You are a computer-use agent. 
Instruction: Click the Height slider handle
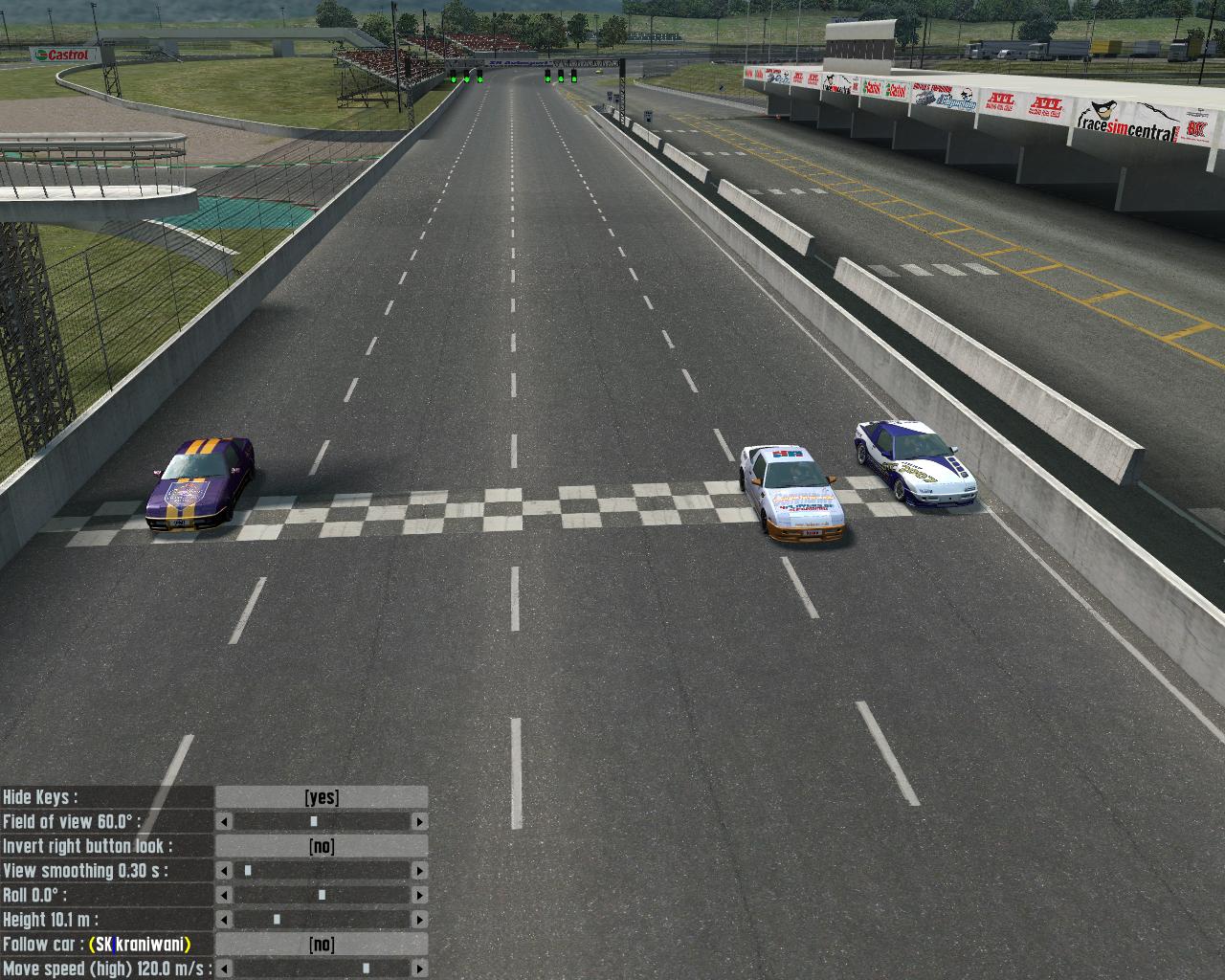277,920
